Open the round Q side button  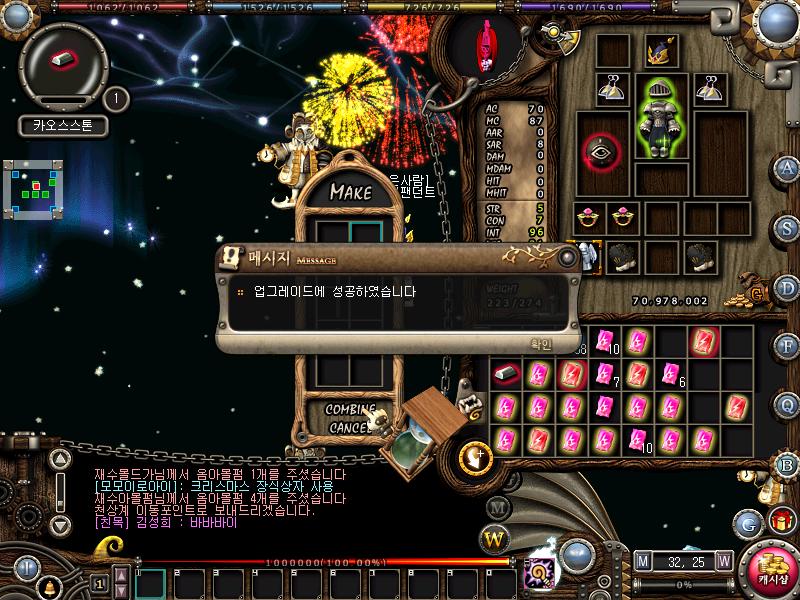789,405
